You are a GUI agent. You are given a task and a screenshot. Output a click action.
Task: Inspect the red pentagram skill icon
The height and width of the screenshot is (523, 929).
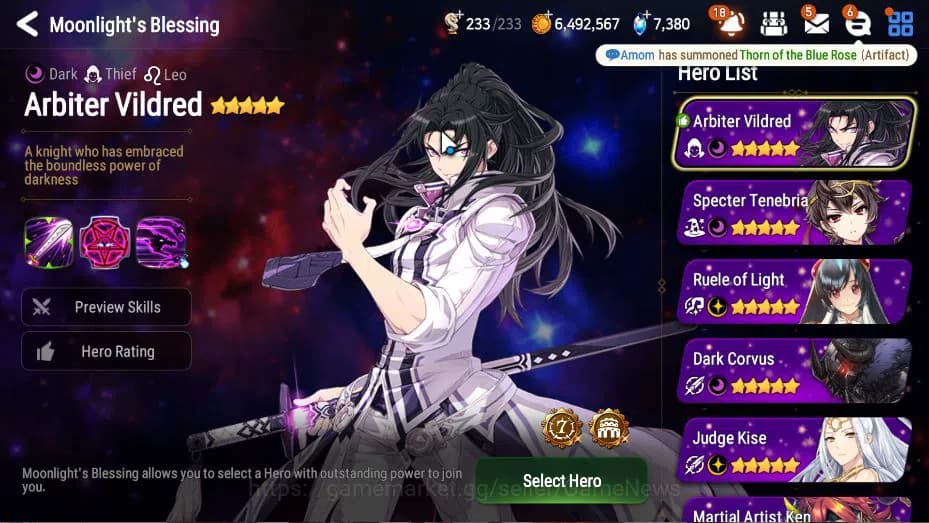click(x=104, y=242)
